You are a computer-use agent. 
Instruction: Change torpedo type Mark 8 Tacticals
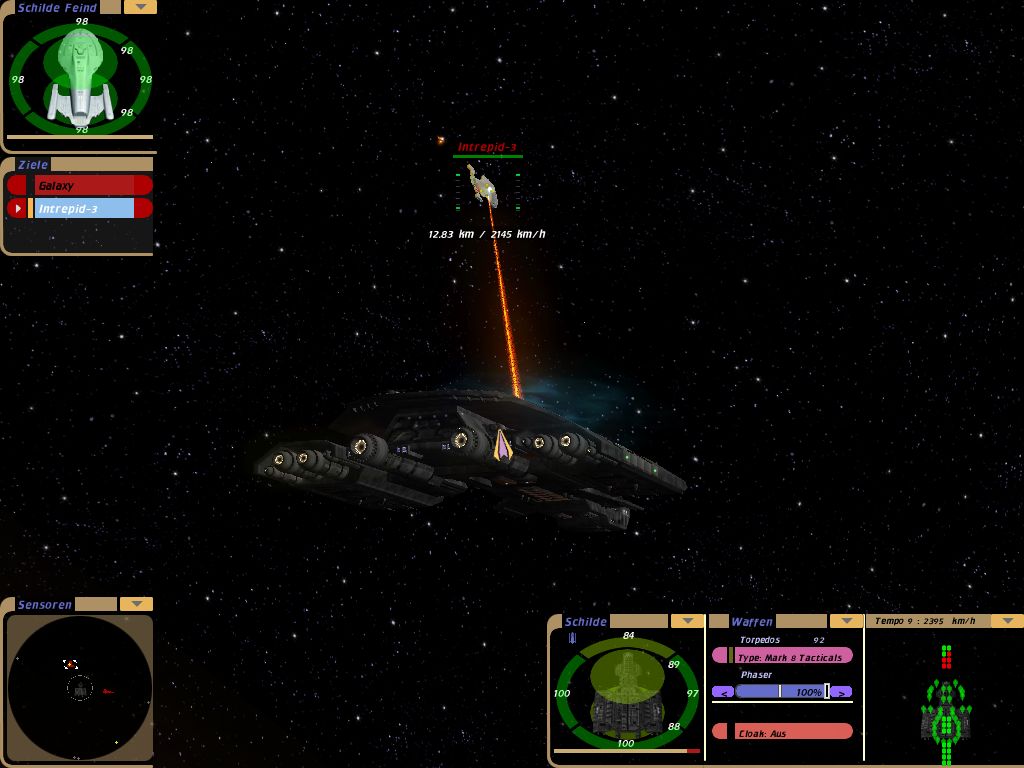coord(790,657)
